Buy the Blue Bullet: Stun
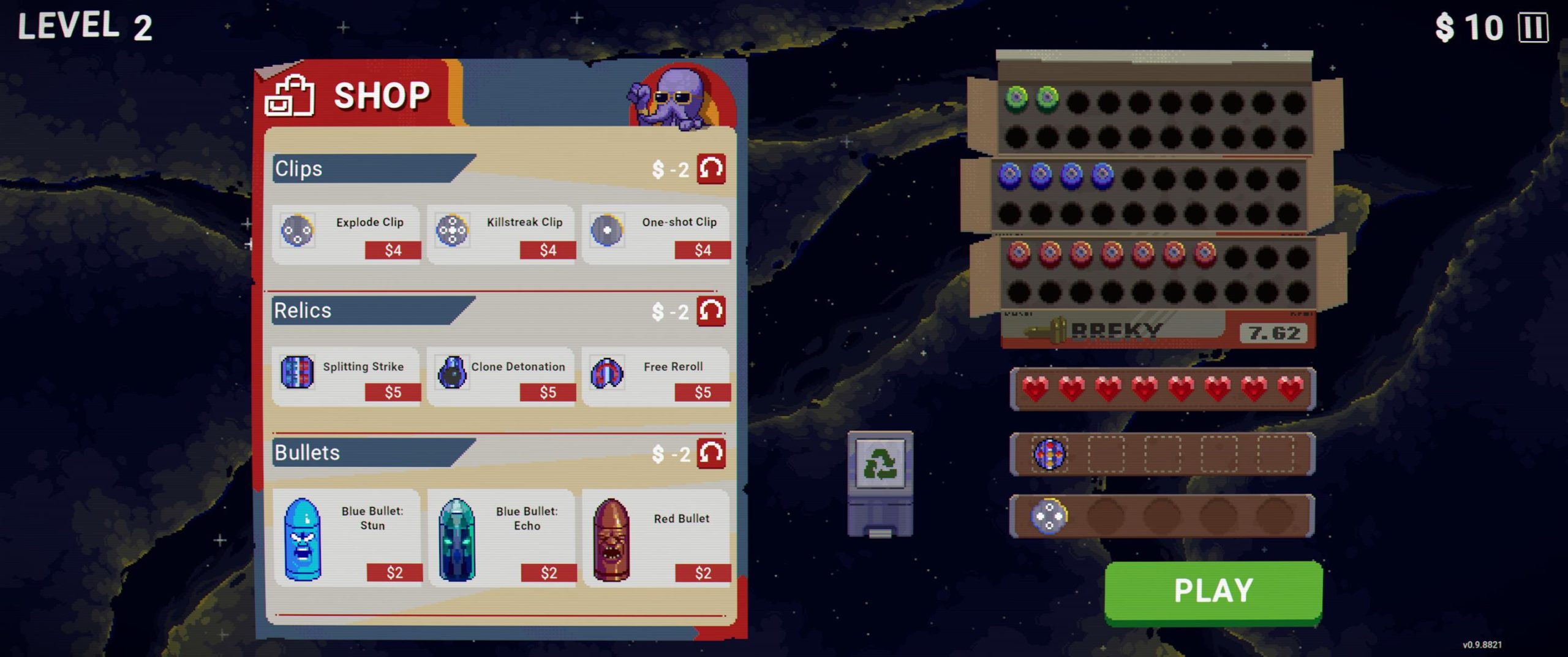Screen dimensions: 1568x657 (347, 539)
